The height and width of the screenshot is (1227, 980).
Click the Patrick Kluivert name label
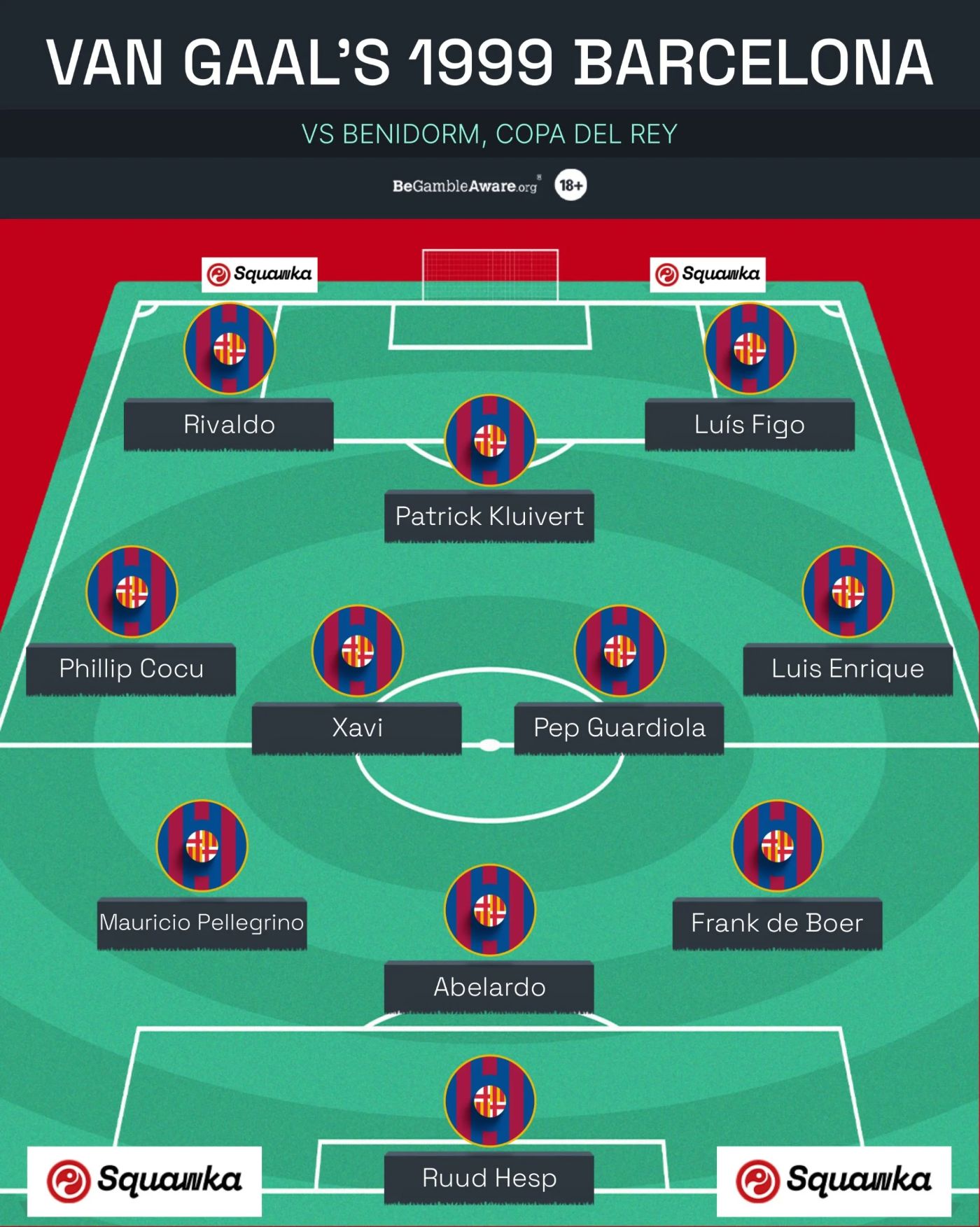(x=489, y=517)
